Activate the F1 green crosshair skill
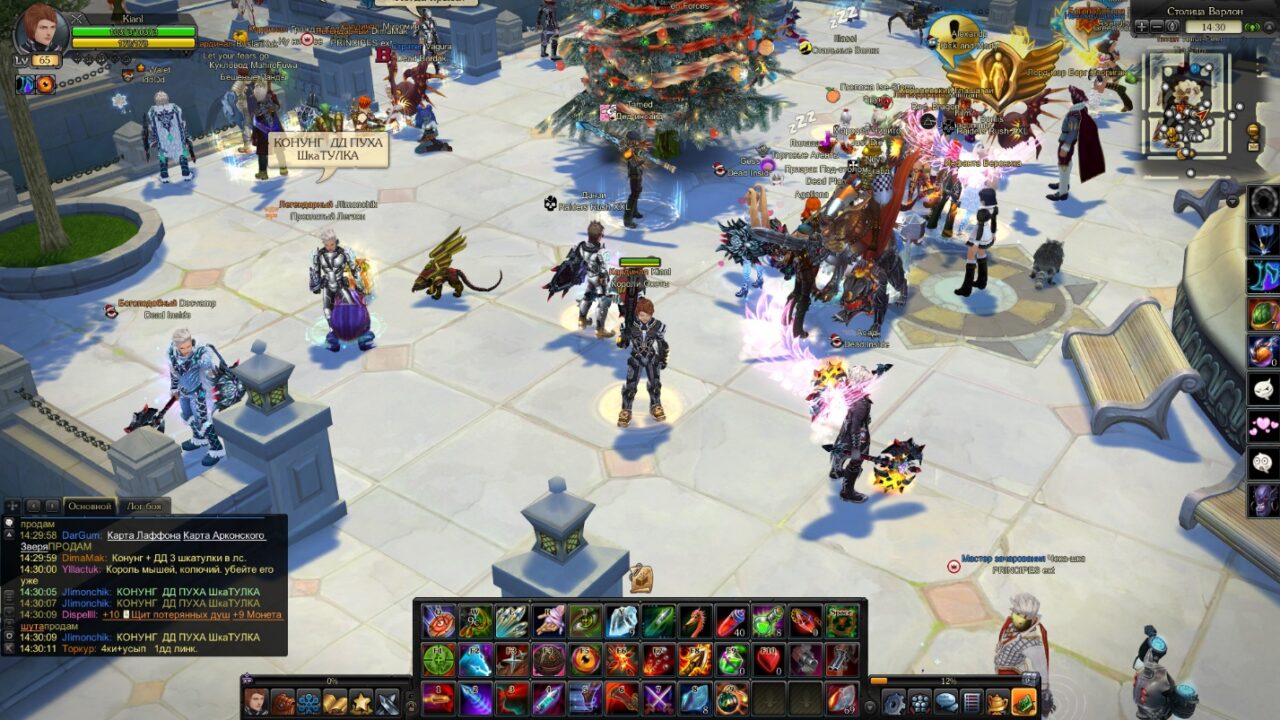Viewport: 1280px width, 720px height. coord(438,659)
